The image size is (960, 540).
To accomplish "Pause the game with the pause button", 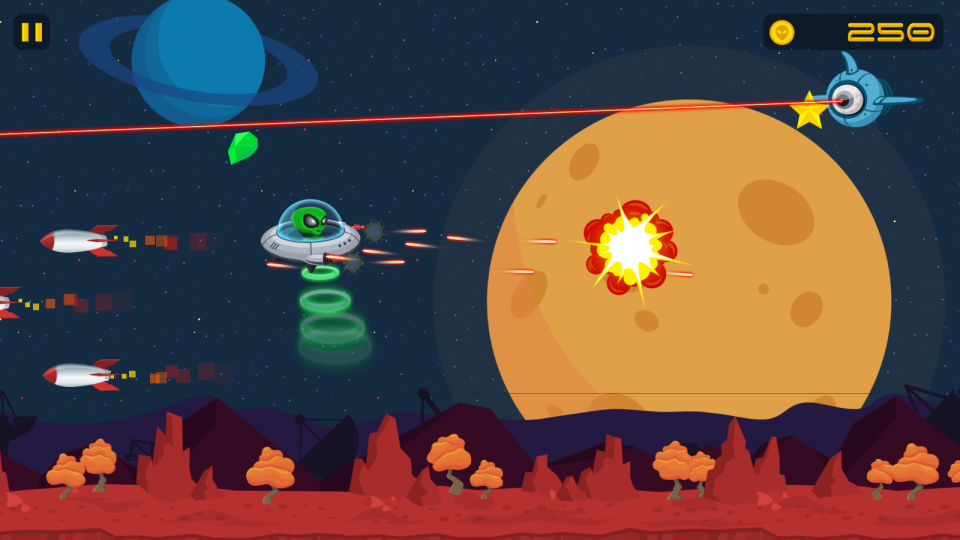I will (x=32, y=32).
